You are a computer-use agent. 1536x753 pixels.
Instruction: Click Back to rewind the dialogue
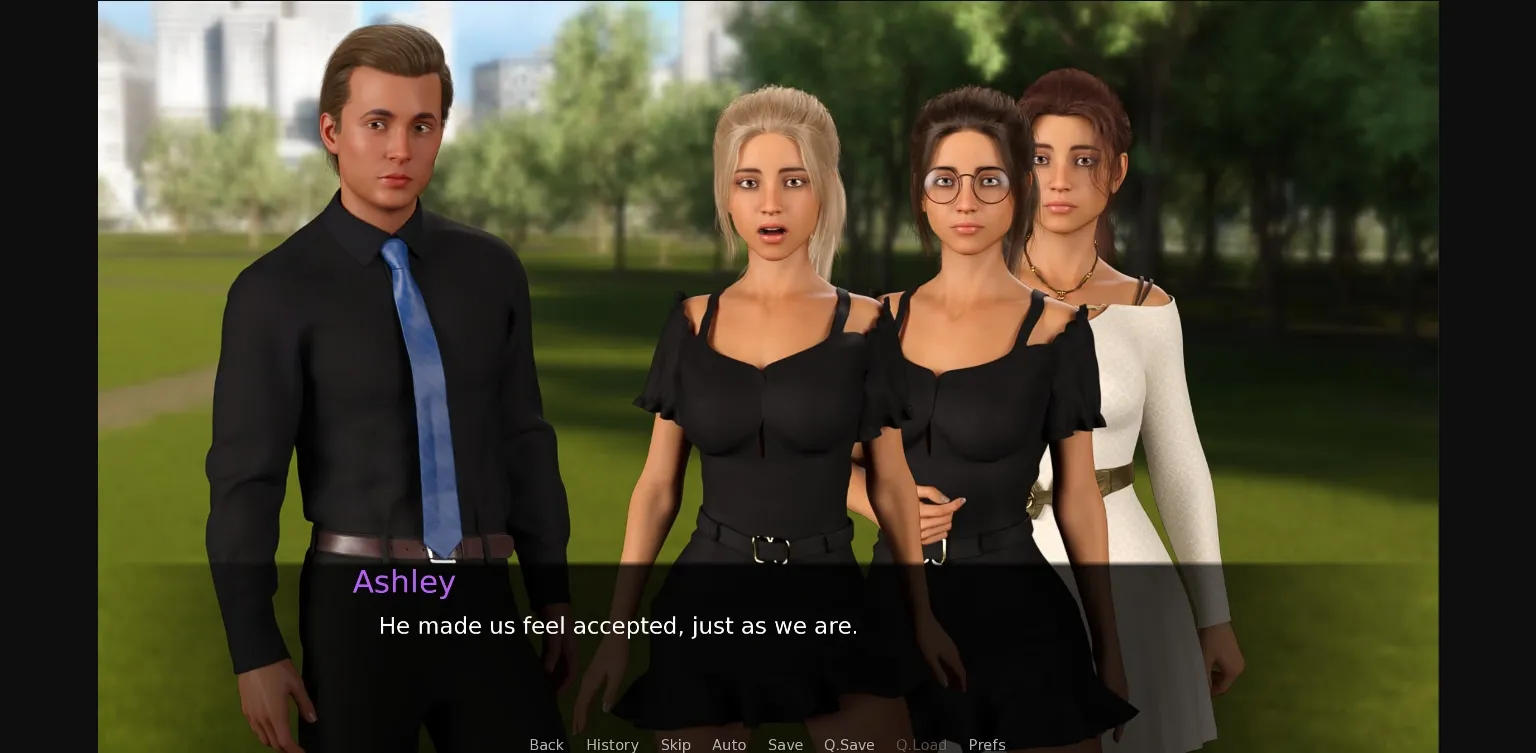pos(546,745)
